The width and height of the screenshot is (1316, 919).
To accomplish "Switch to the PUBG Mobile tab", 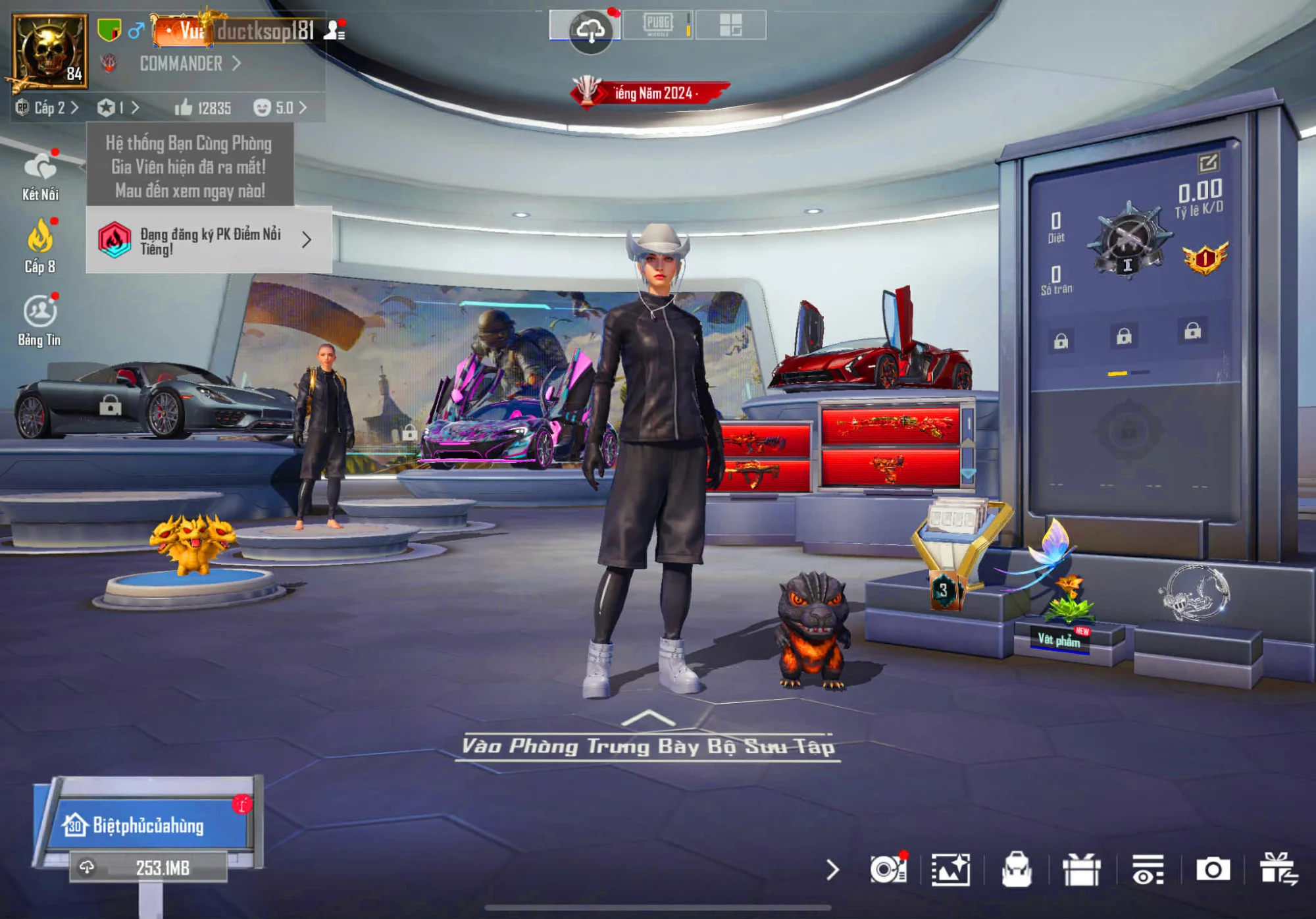I will click(x=658, y=25).
